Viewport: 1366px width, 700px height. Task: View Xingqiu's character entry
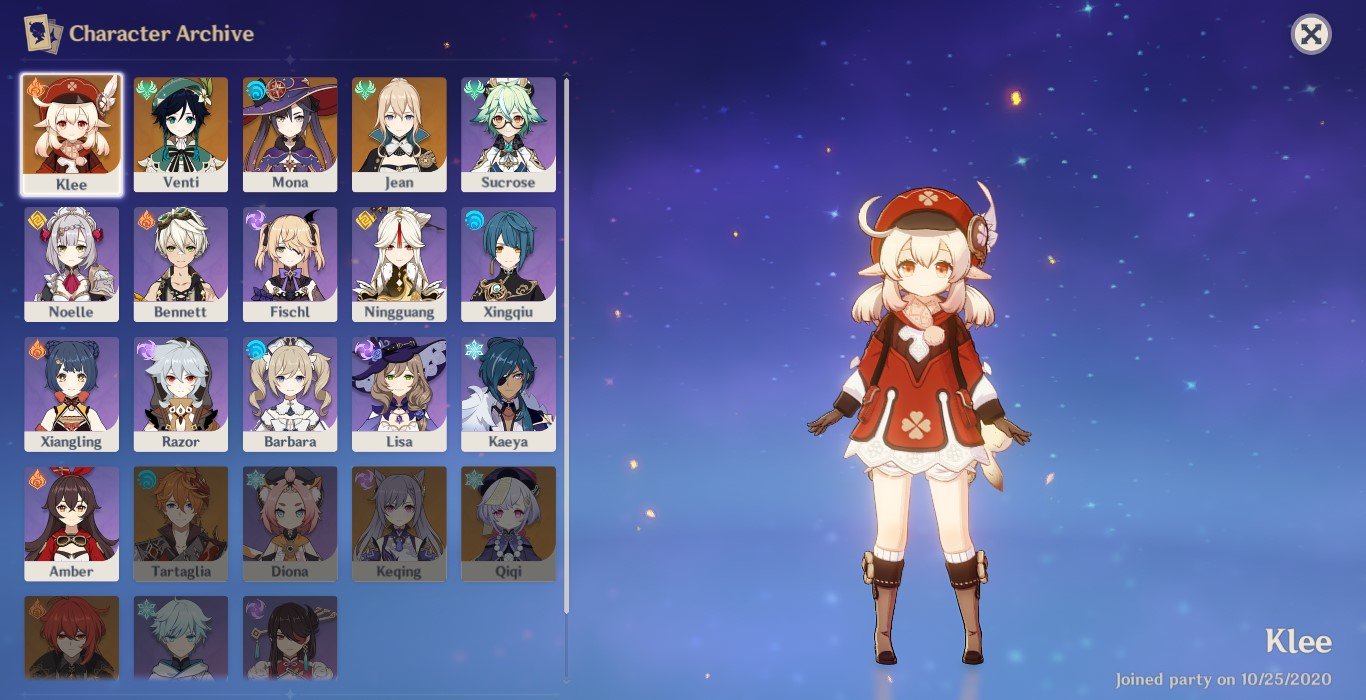coord(508,264)
